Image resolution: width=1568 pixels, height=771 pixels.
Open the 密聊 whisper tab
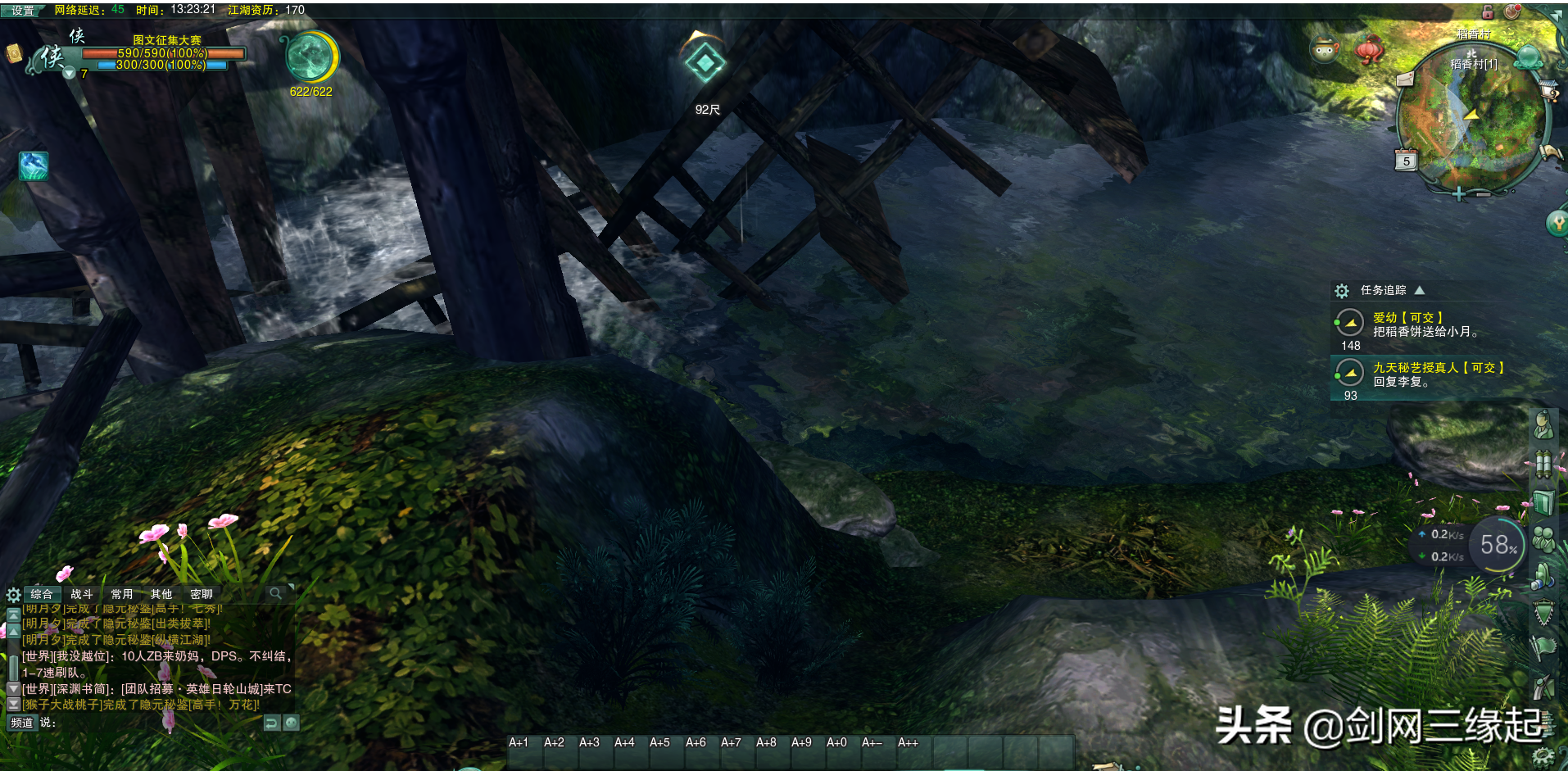[x=202, y=594]
